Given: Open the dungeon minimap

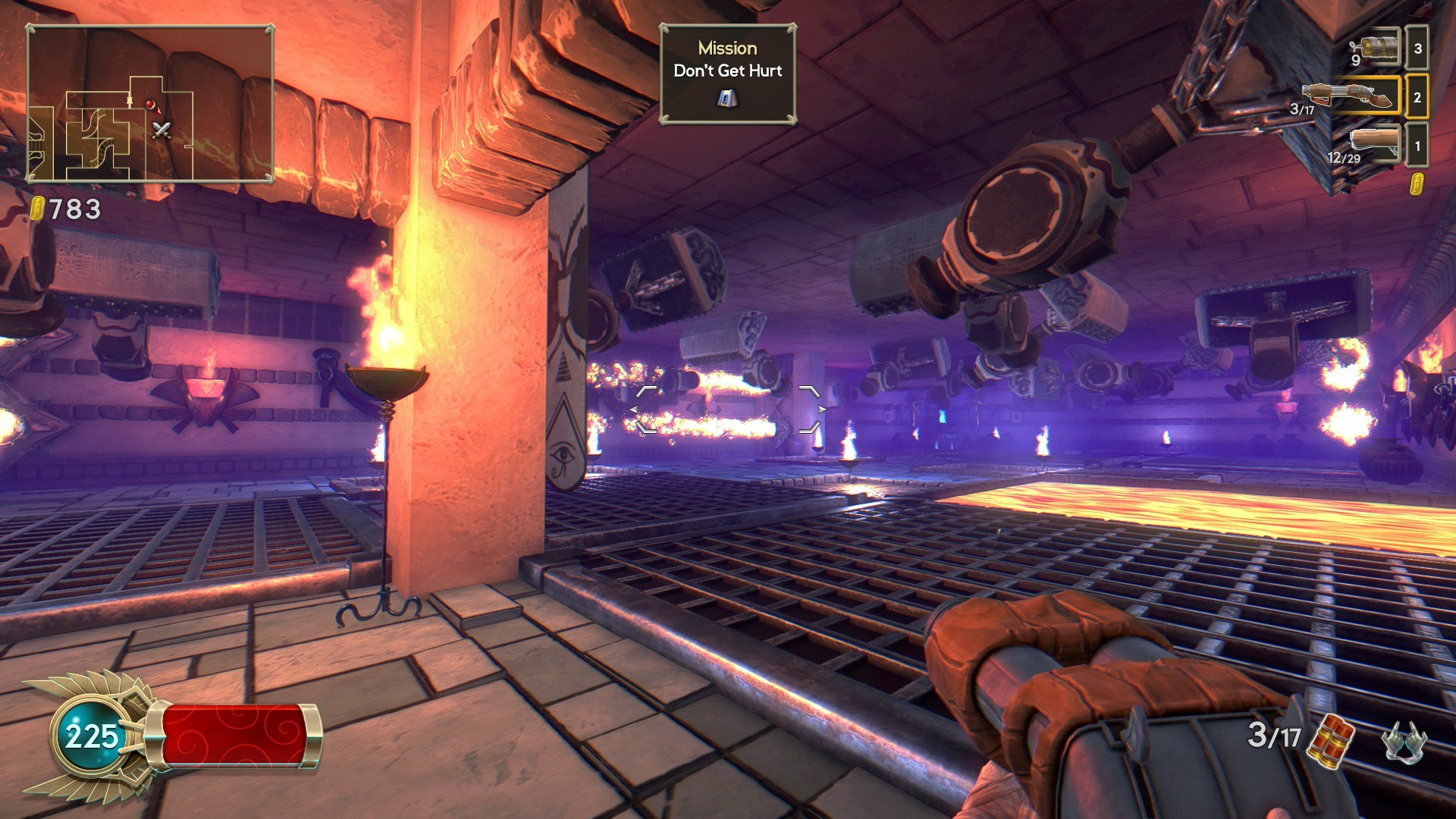Looking at the screenshot, I should (150, 104).
